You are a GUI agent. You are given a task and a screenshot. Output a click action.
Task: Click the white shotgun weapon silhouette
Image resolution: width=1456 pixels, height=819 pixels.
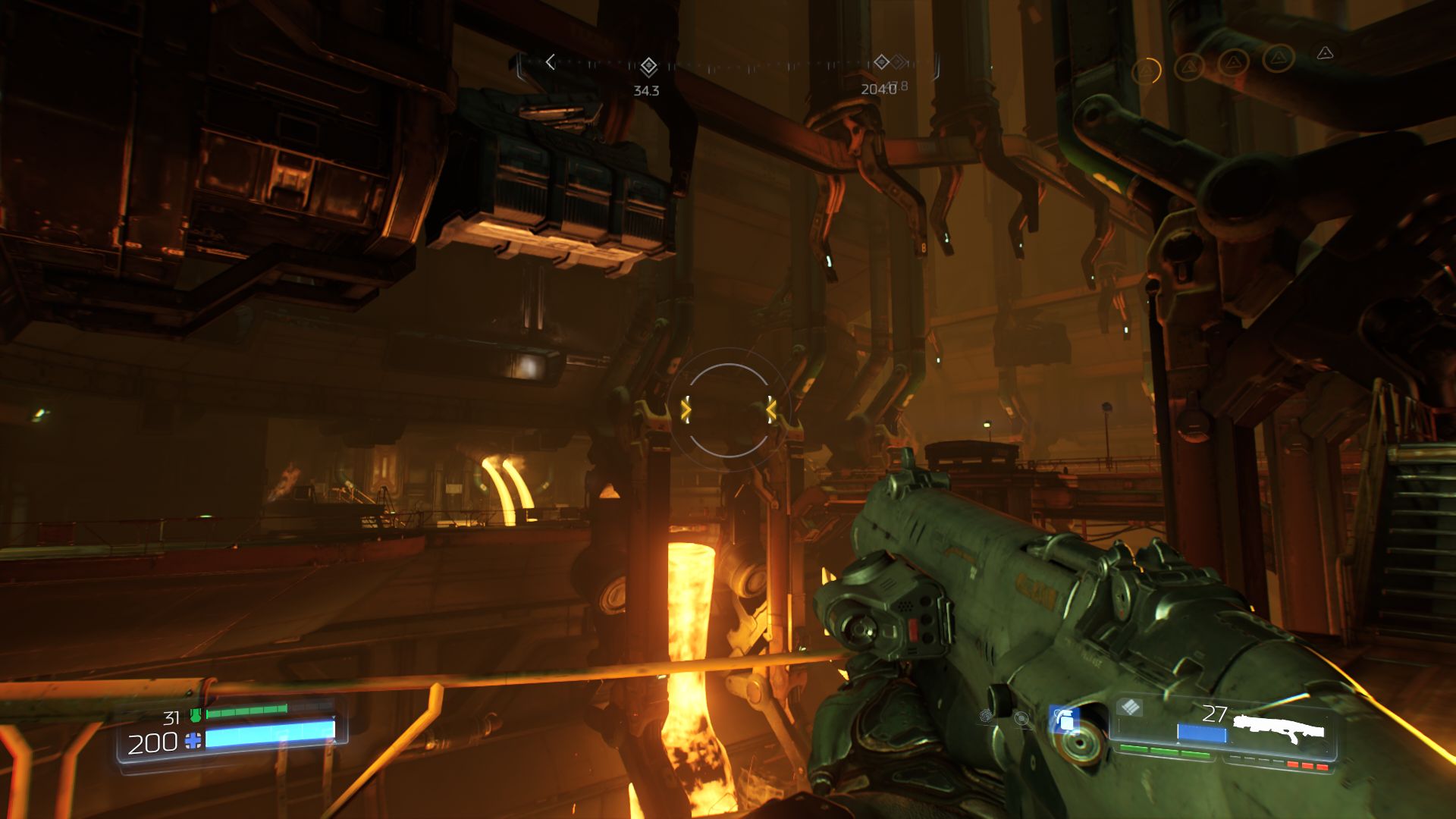pyautogui.click(x=1279, y=729)
